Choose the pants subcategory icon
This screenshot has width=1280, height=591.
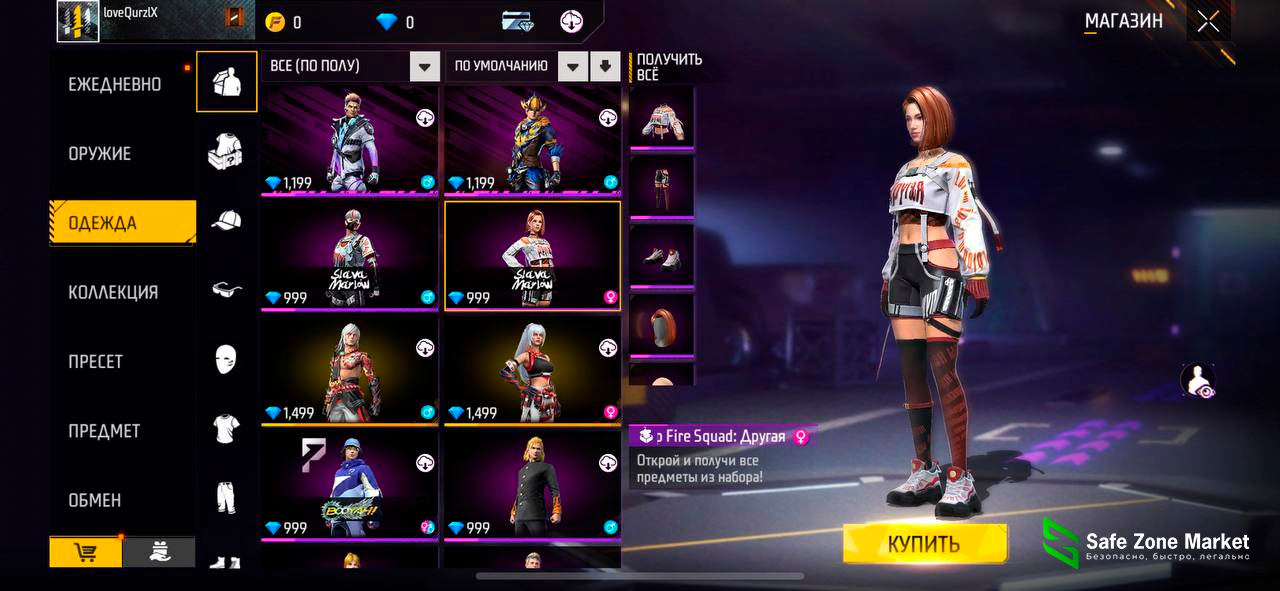point(226,497)
